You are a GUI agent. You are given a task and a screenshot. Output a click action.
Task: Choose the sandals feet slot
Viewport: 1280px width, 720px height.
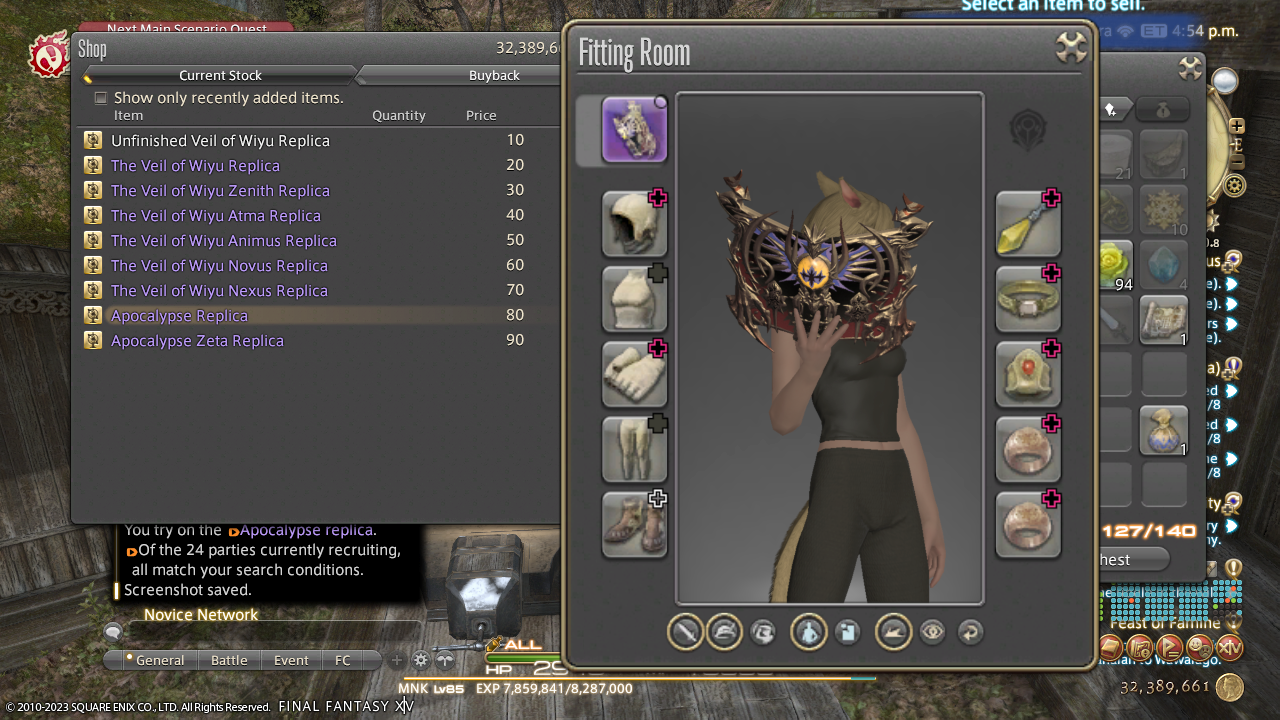click(634, 524)
